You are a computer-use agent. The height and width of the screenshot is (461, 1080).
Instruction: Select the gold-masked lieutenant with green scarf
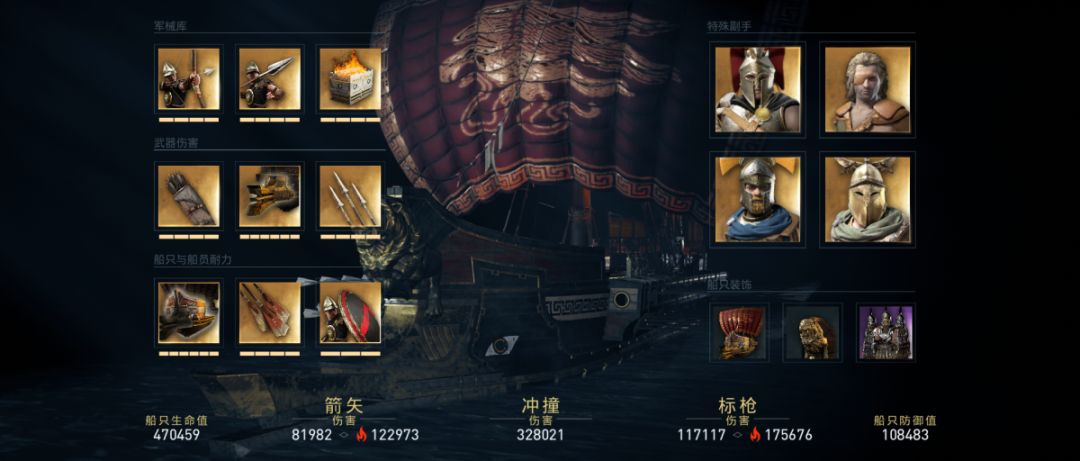point(867,199)
